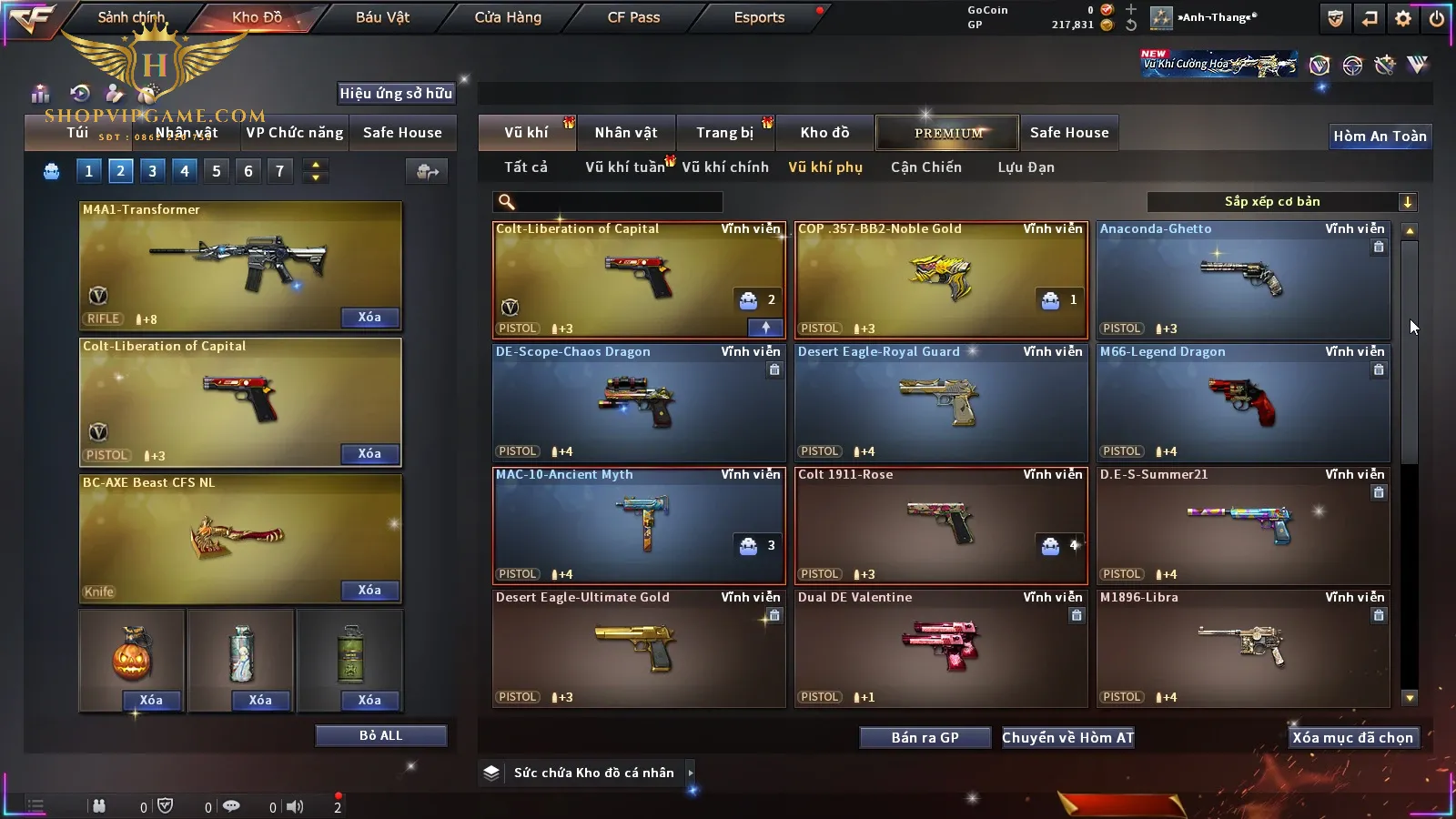Click Chuyển về Hòm AT button
This screenshot has height=819, width=1456.
click(1067, 738)
